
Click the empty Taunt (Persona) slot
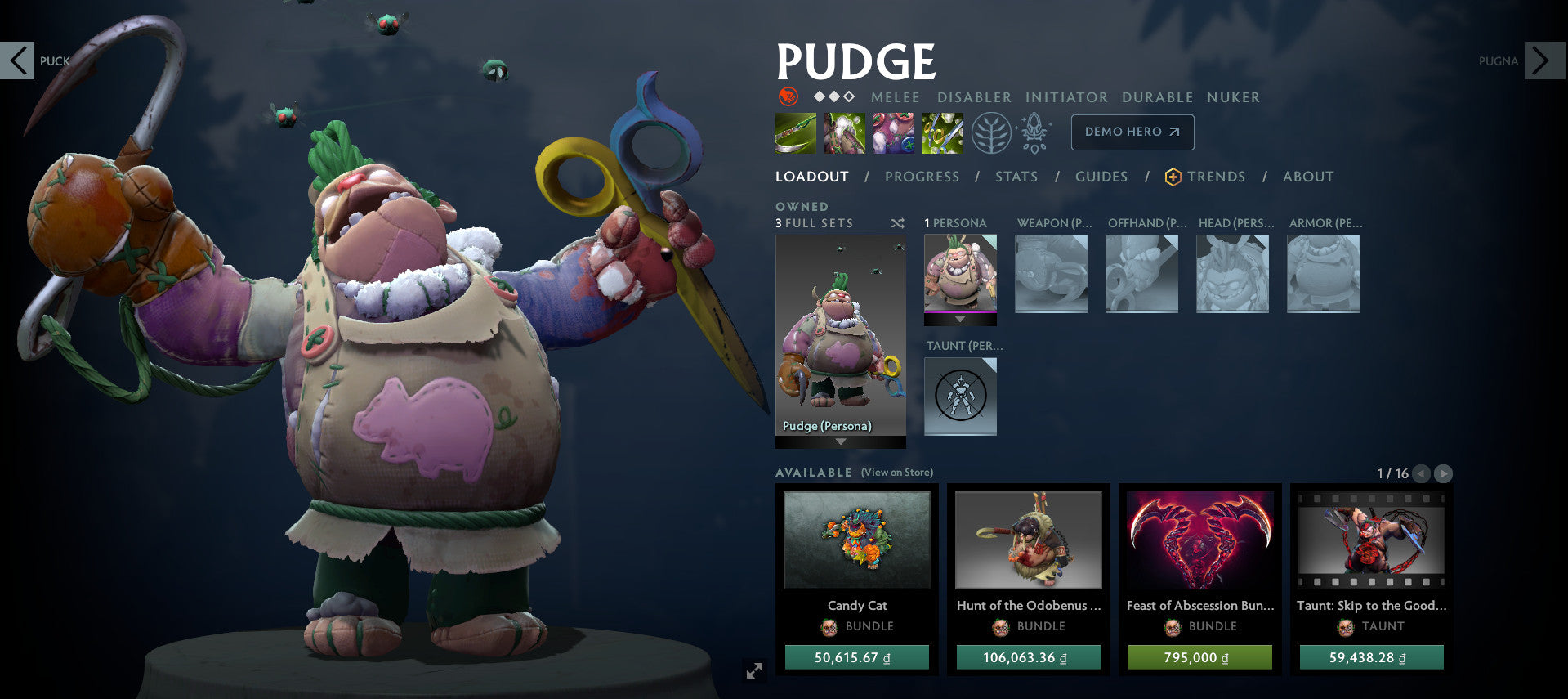[960, 397]
